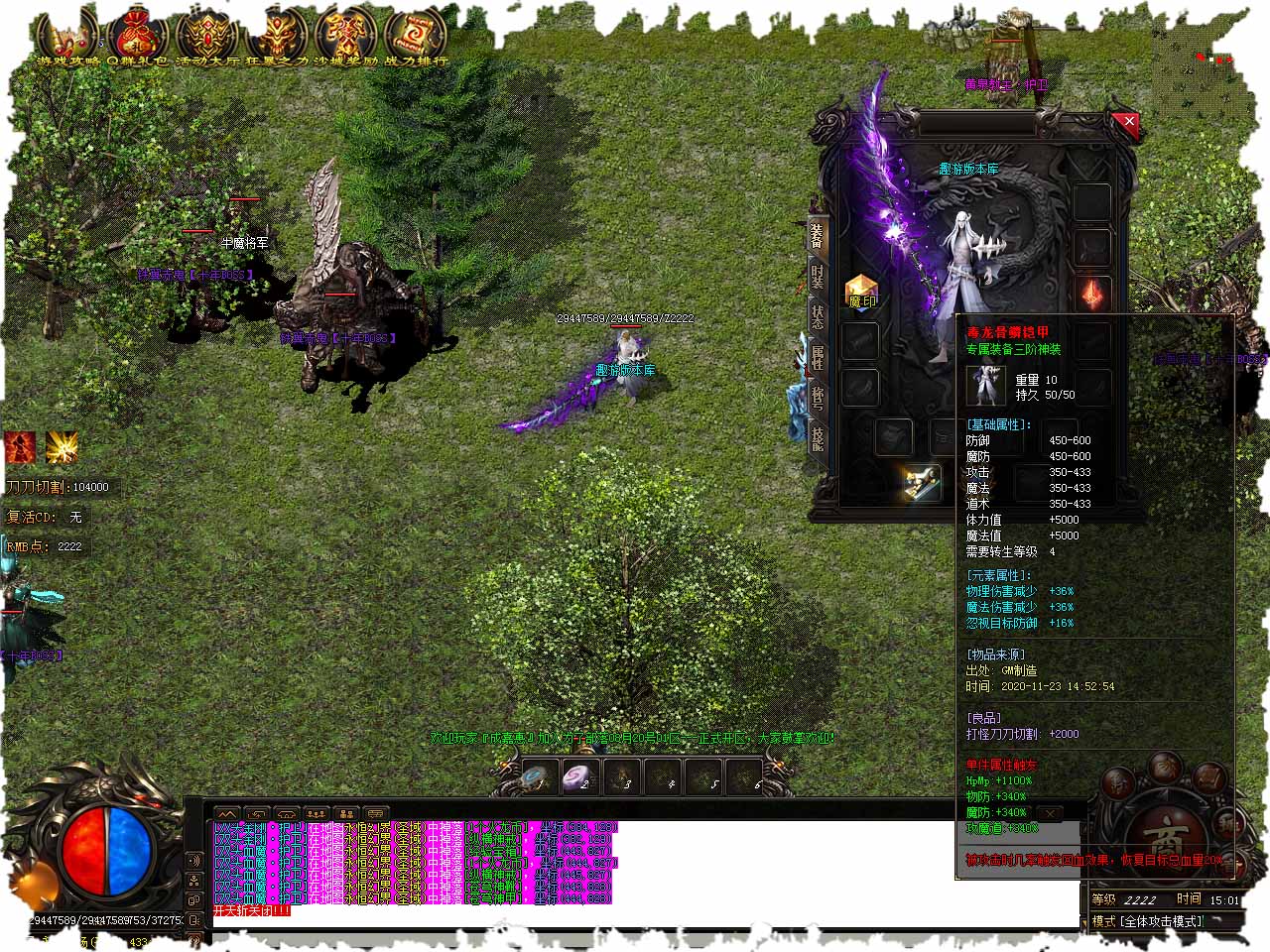Open the 狂暴之力 berserk power icon
The image size is (1270, 952).
(x=277, y=36)
